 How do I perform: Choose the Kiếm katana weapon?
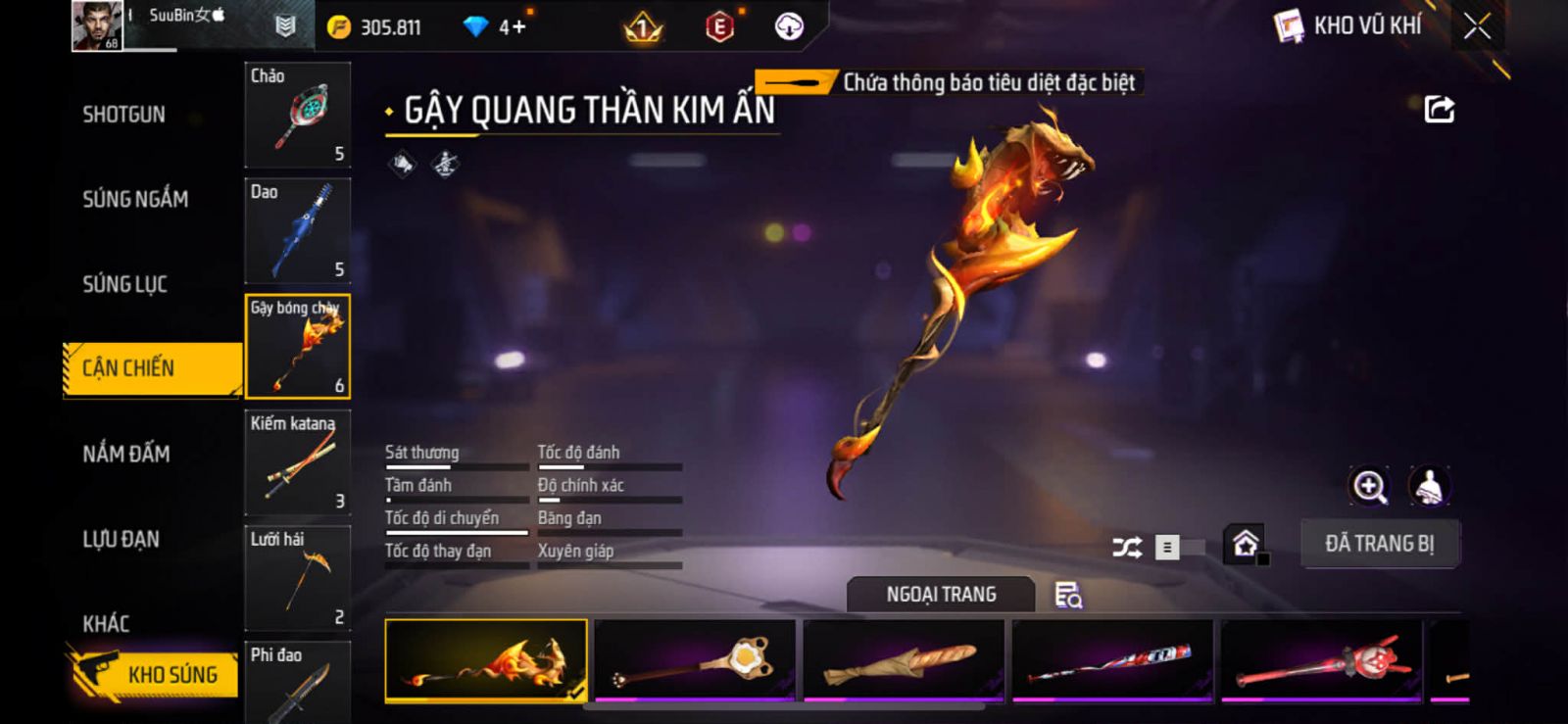pos(297,461)
